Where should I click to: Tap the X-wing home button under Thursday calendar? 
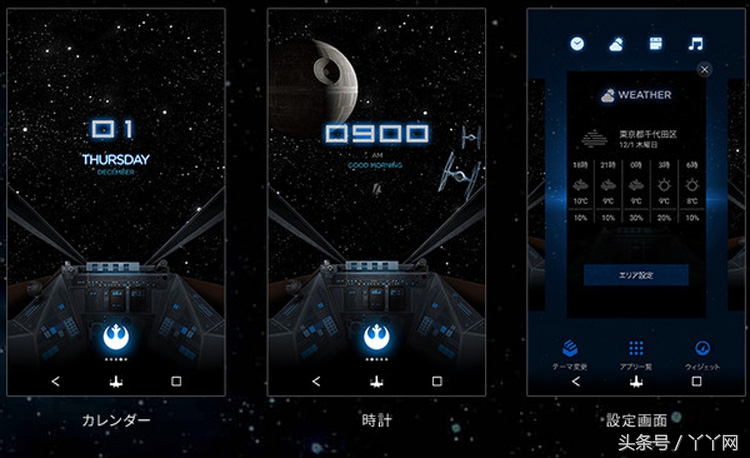coord(116,381)
